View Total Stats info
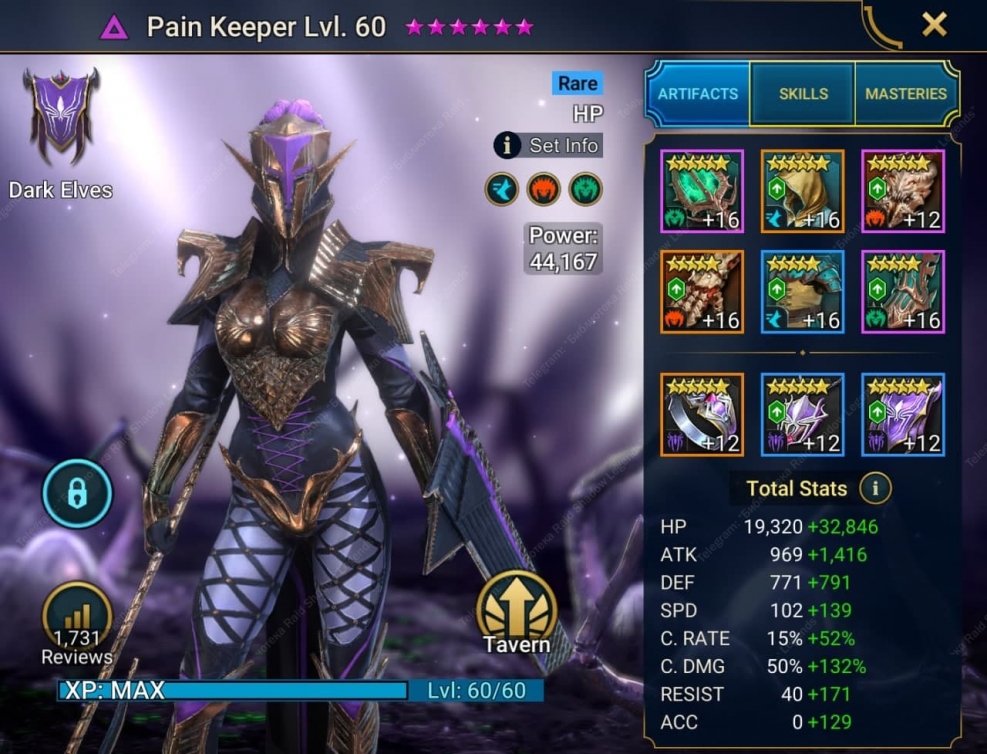 click(x=876, y=488)
